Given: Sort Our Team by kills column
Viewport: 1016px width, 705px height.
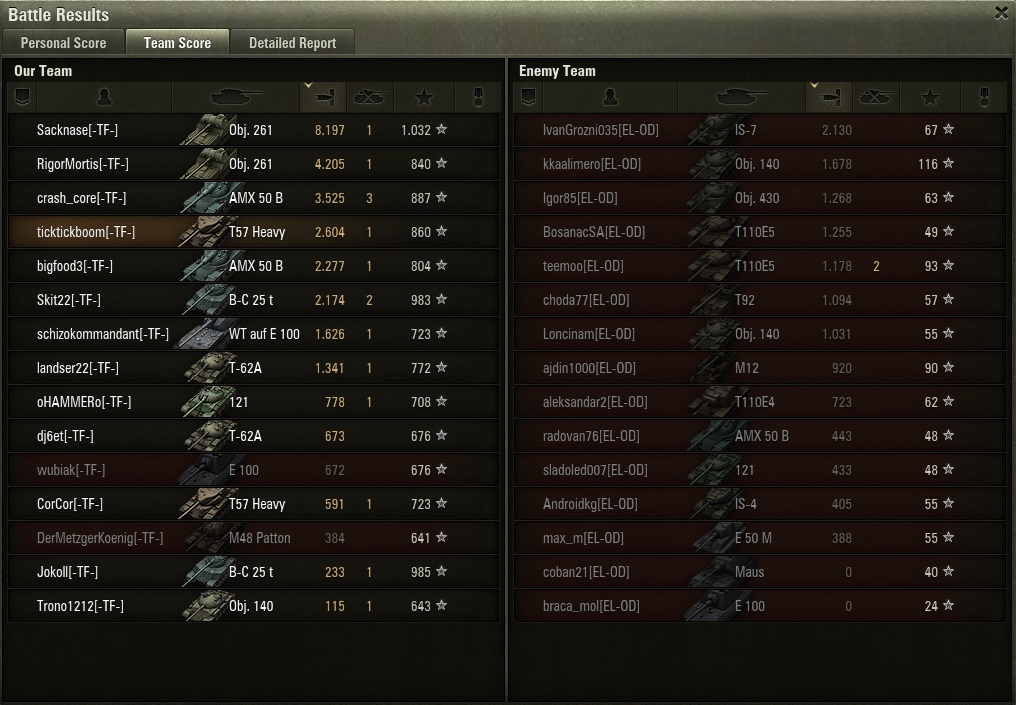Looking at the screenshot, I should click(x=370, y=97).
